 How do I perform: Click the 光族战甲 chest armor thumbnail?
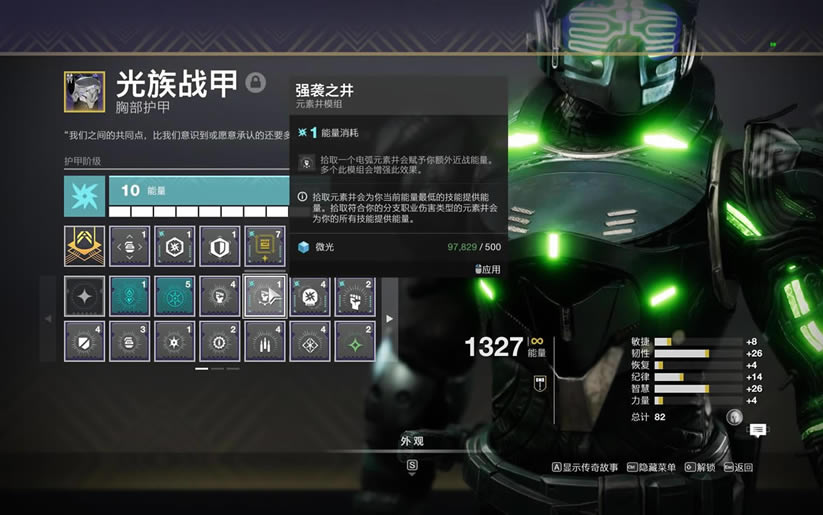click(x=84, y=90)
